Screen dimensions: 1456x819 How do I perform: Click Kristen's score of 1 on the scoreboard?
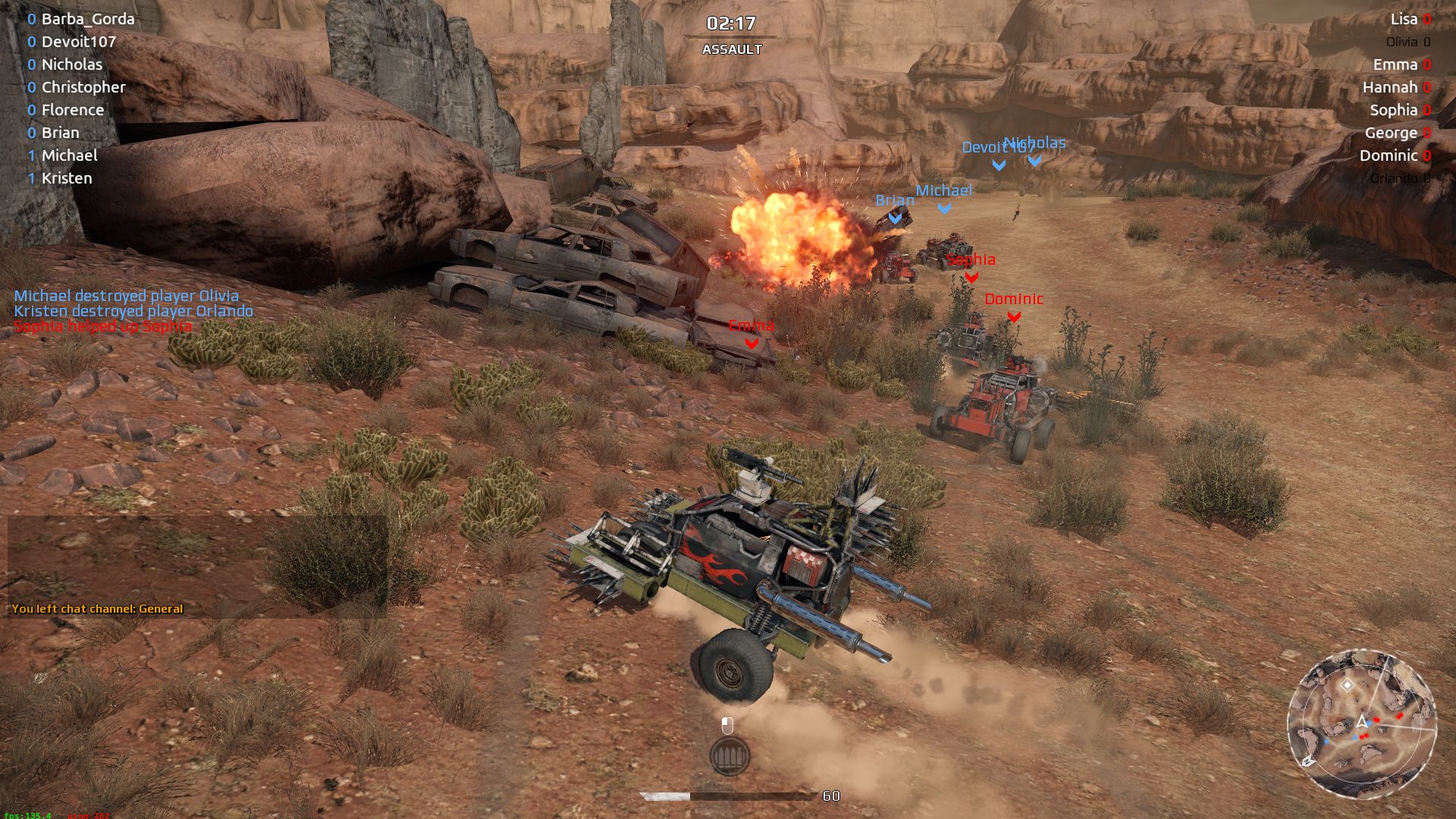click(30, 179)
